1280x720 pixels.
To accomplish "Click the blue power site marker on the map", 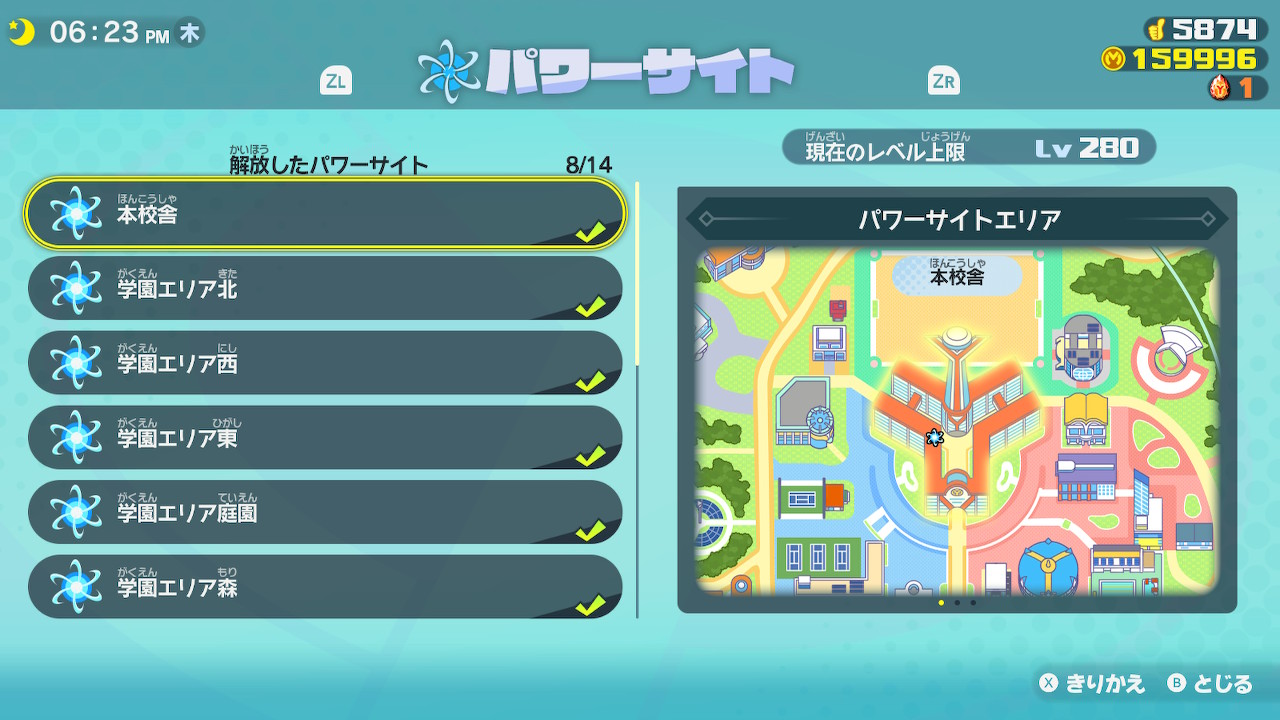I will [x=935, y=437].
